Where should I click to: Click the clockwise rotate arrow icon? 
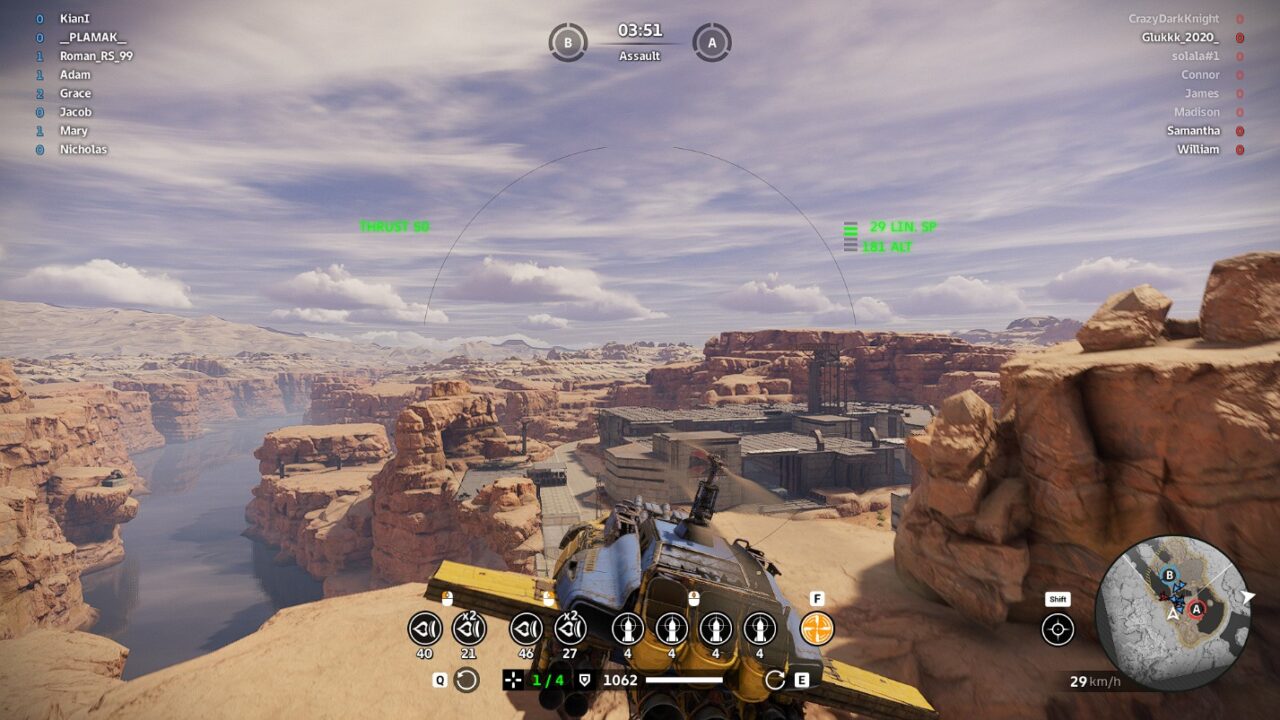point(775,681)
